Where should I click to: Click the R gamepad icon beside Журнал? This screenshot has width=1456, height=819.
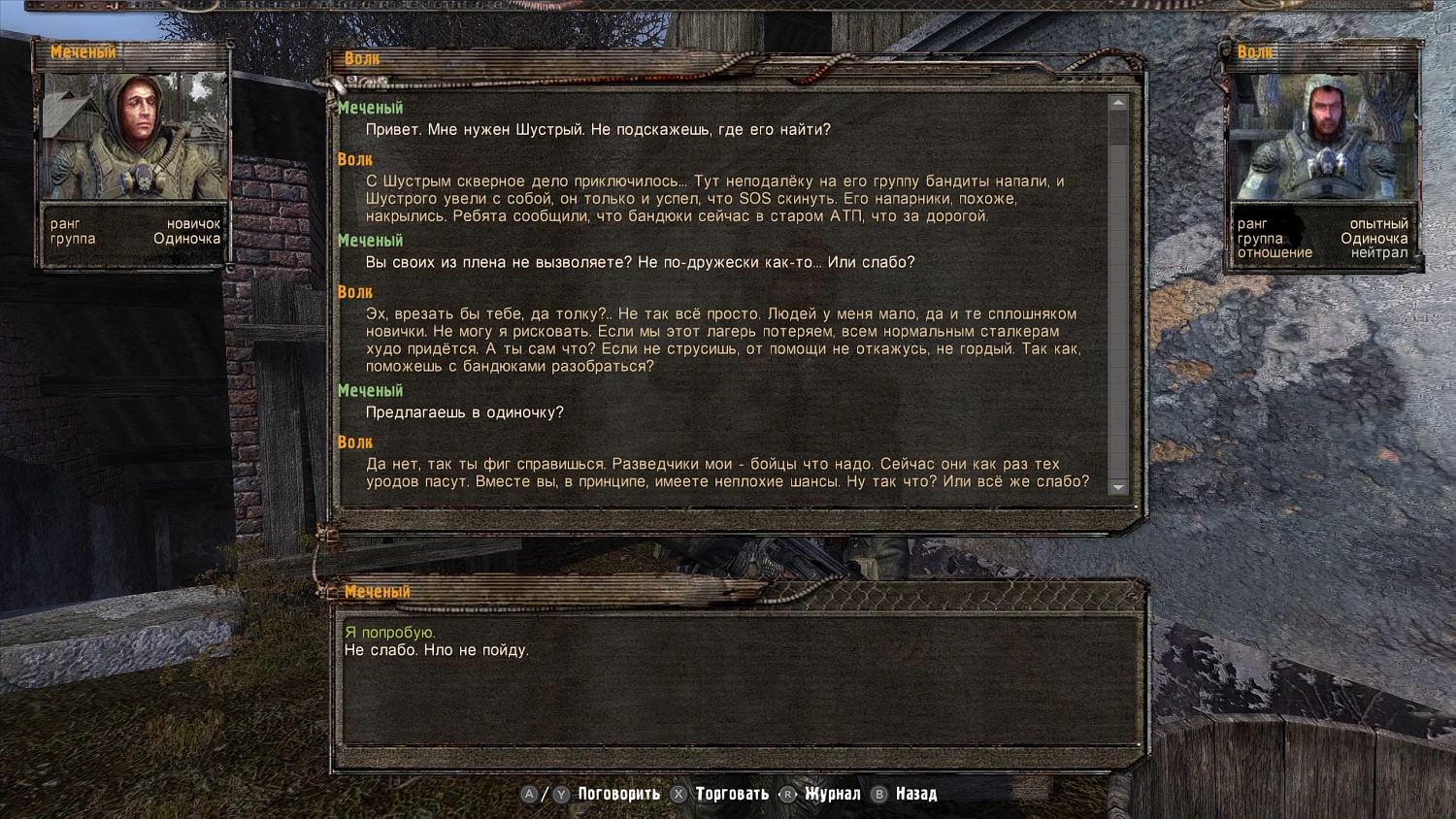(x=787, y=793)
